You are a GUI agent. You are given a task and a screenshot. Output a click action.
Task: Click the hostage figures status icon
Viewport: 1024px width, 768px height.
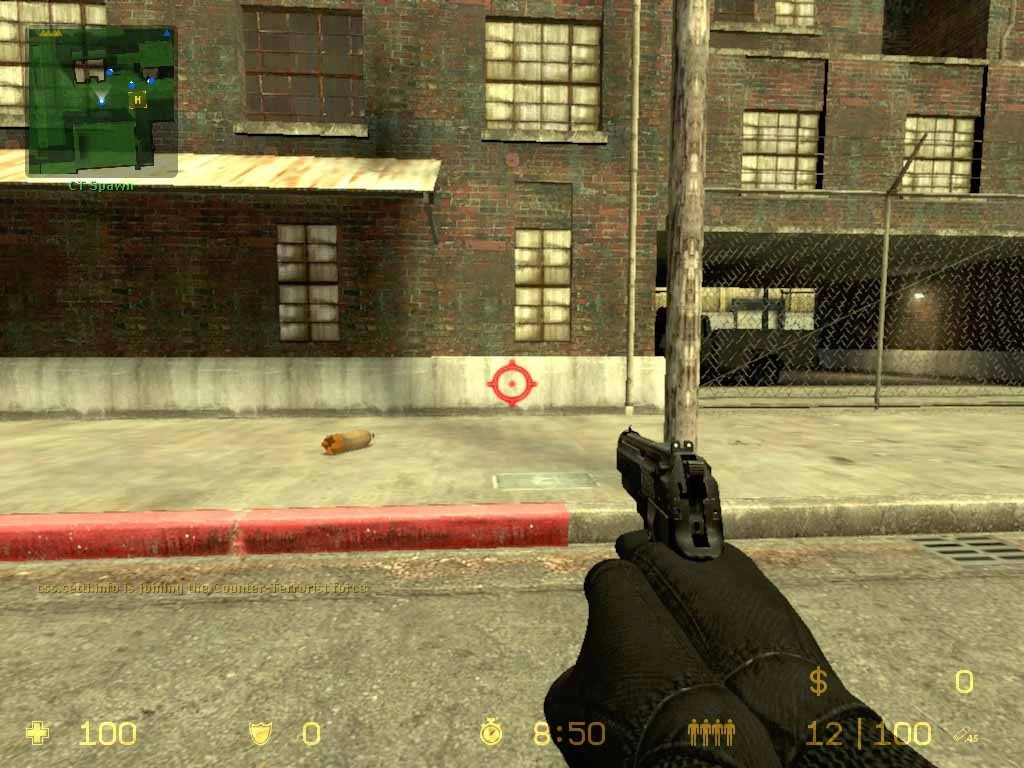click(x=711, y=733)
